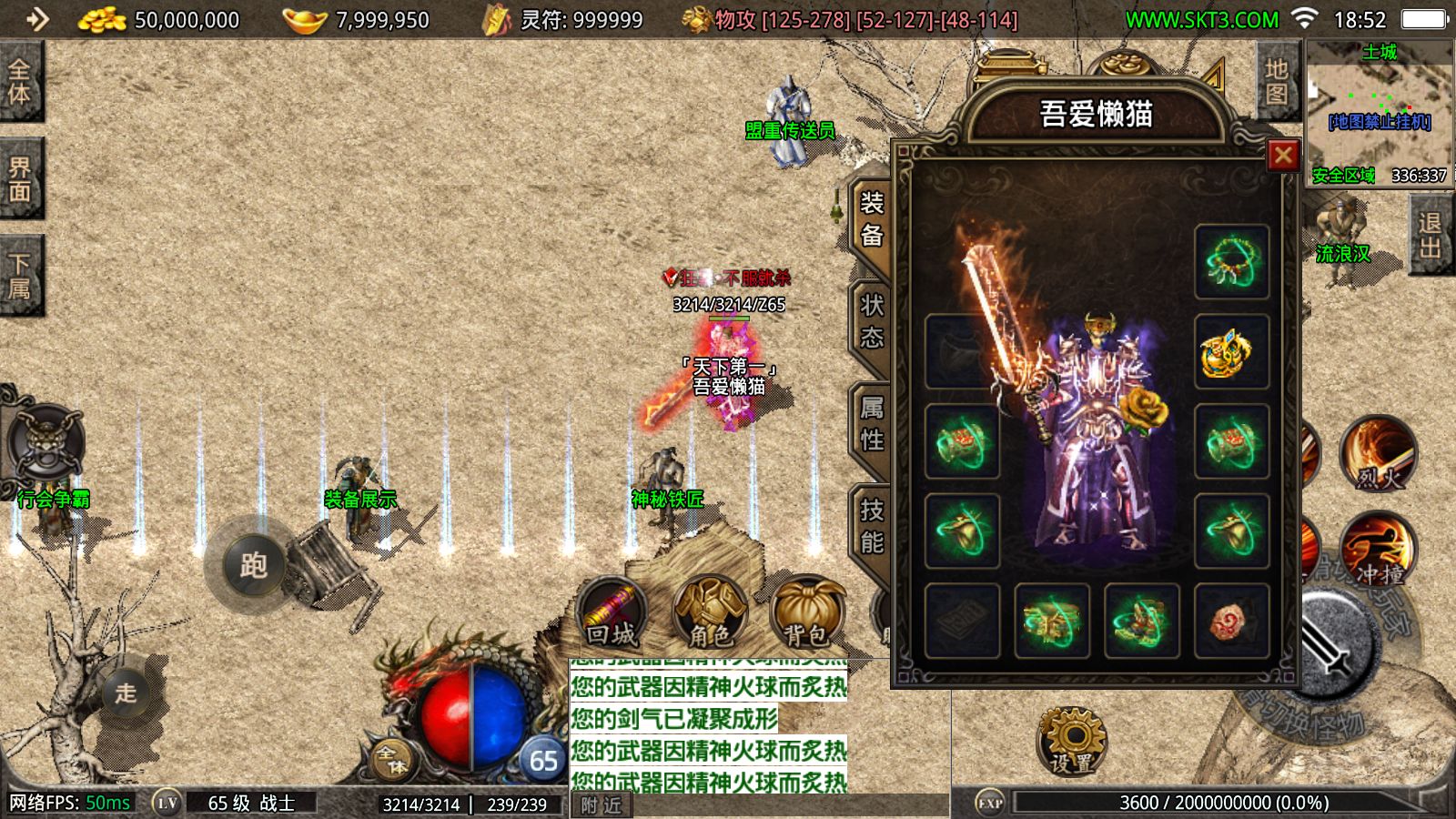Select the 属性 attributes tab
Viewport: 1456px width, 819px height.
871,425
